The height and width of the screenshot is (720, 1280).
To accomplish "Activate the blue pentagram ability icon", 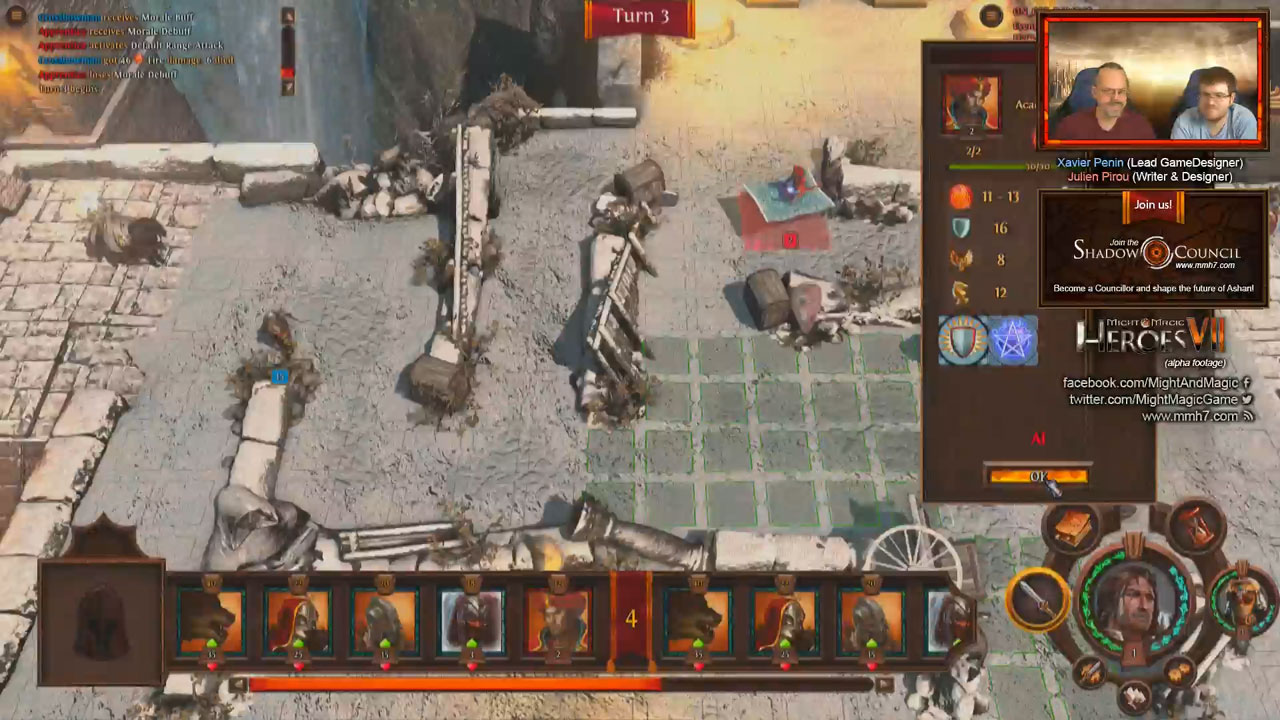I will tap(1012, 340).
